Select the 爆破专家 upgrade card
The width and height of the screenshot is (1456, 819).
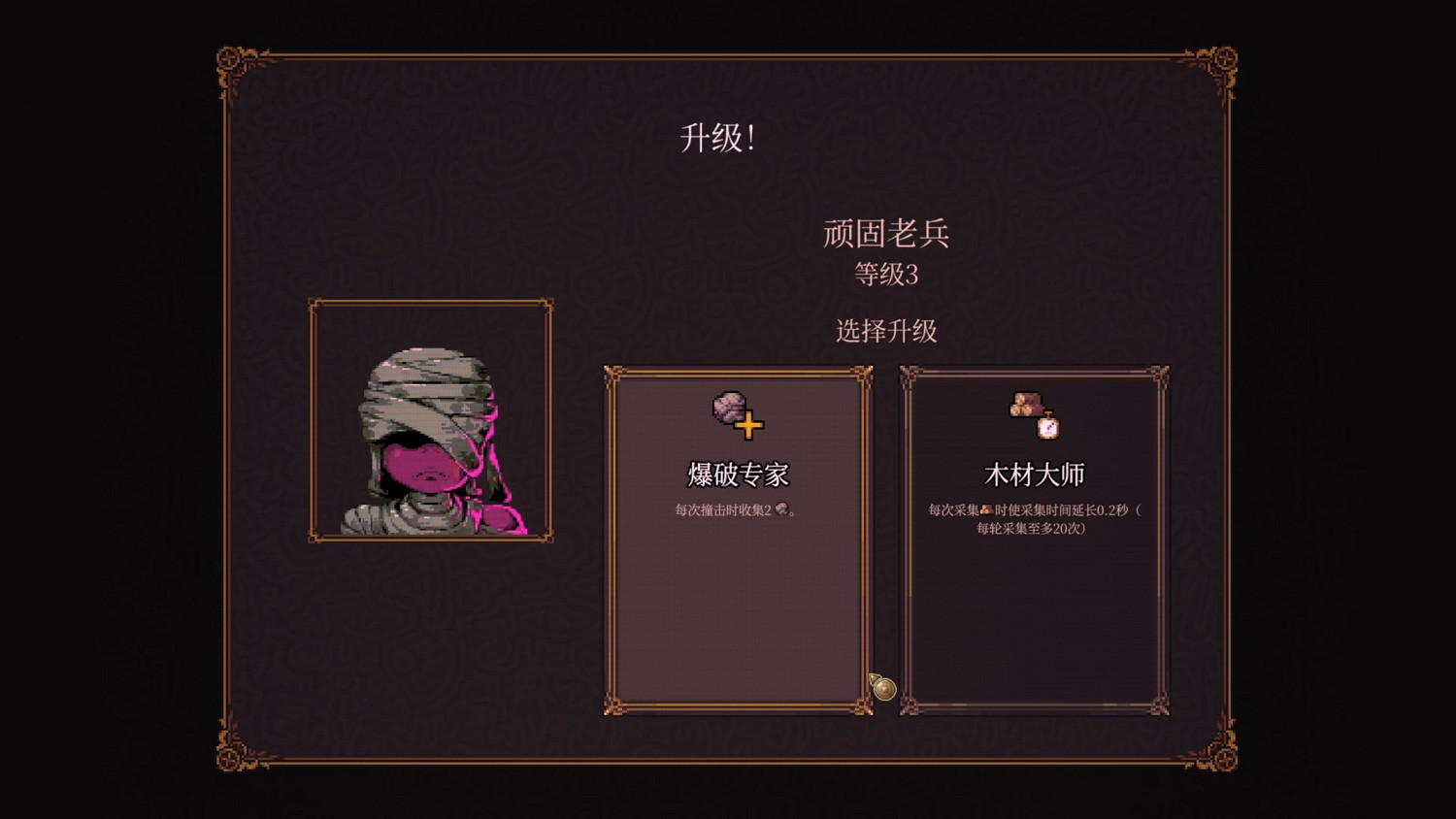point(739,582)
